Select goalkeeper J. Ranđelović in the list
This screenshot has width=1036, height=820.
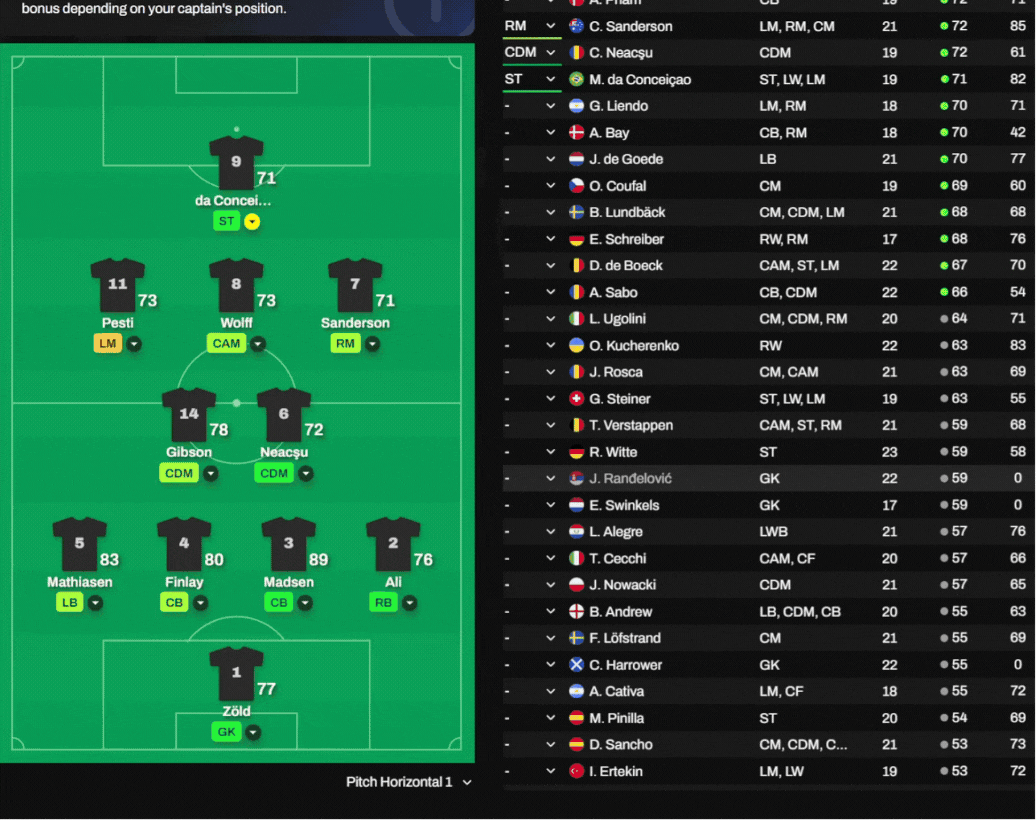[630, 478]
